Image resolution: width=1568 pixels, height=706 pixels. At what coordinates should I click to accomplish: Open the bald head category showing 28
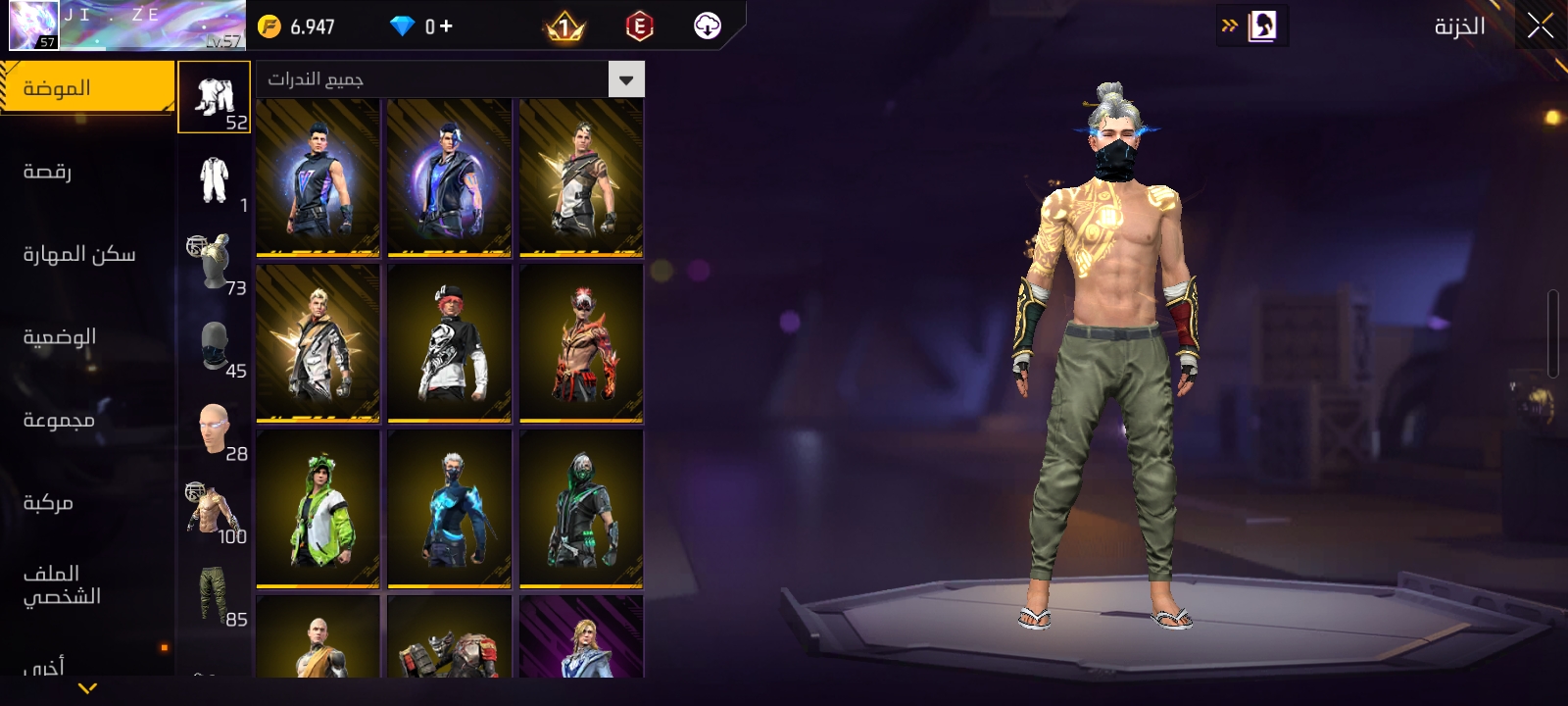pos(215,429)
